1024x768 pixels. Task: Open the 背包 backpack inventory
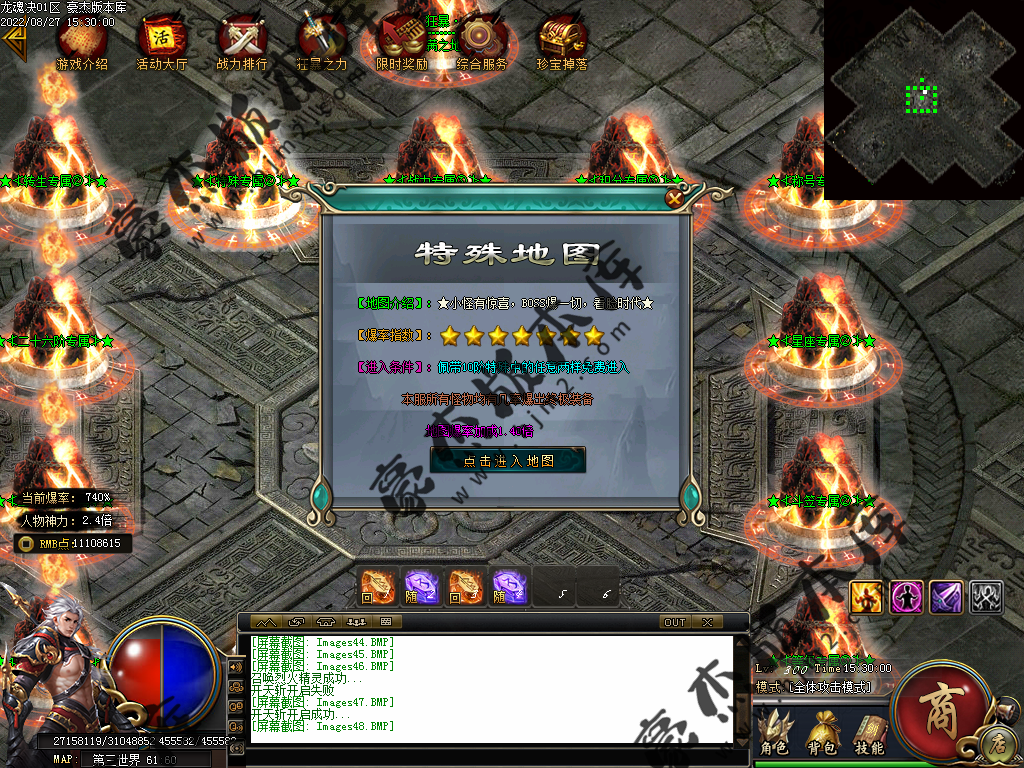823,733
